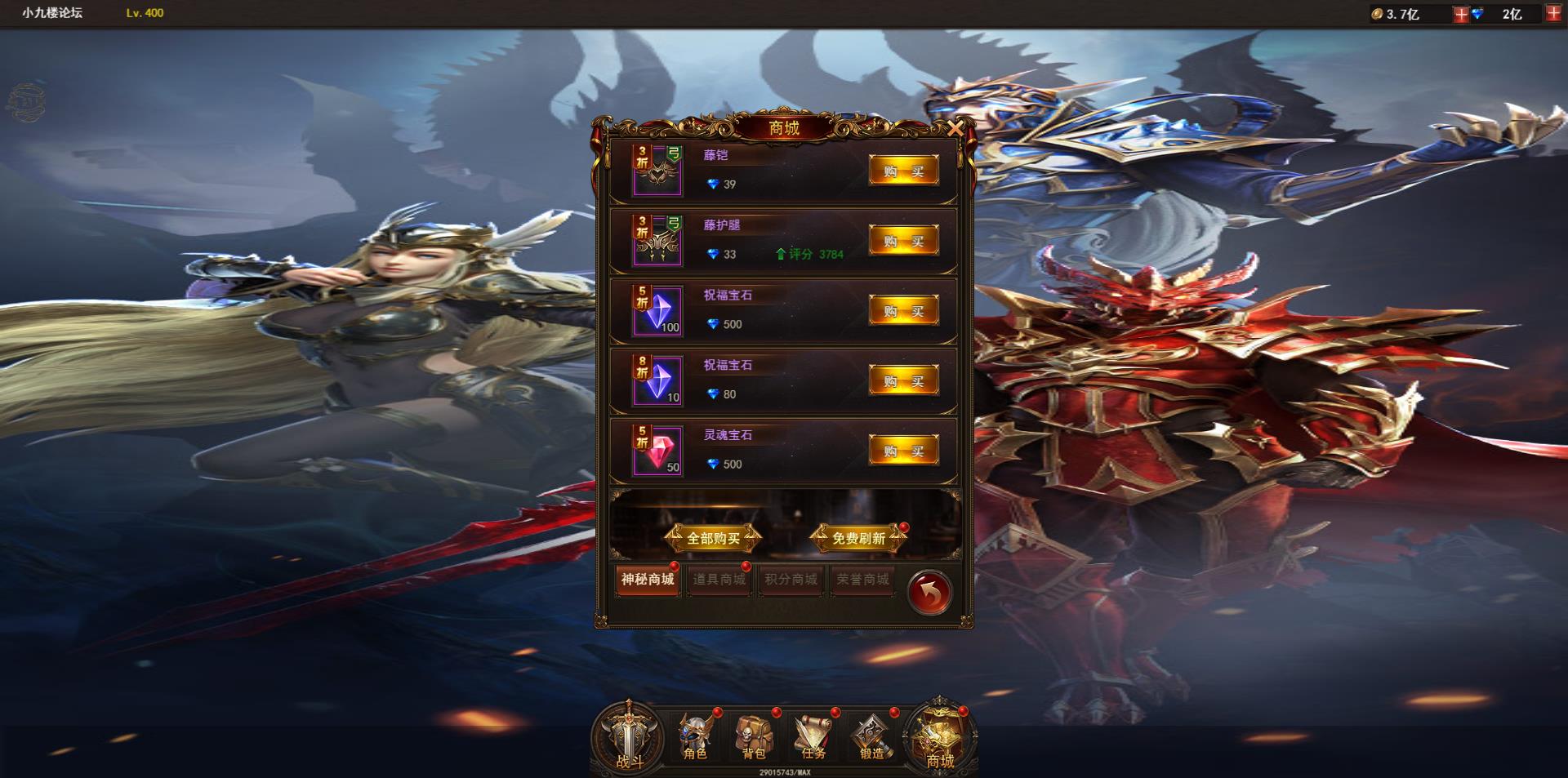Select the 灵魂宝石 gem item icon
The height and width of the screenshot is (778, 1568).
click(659, 450)
